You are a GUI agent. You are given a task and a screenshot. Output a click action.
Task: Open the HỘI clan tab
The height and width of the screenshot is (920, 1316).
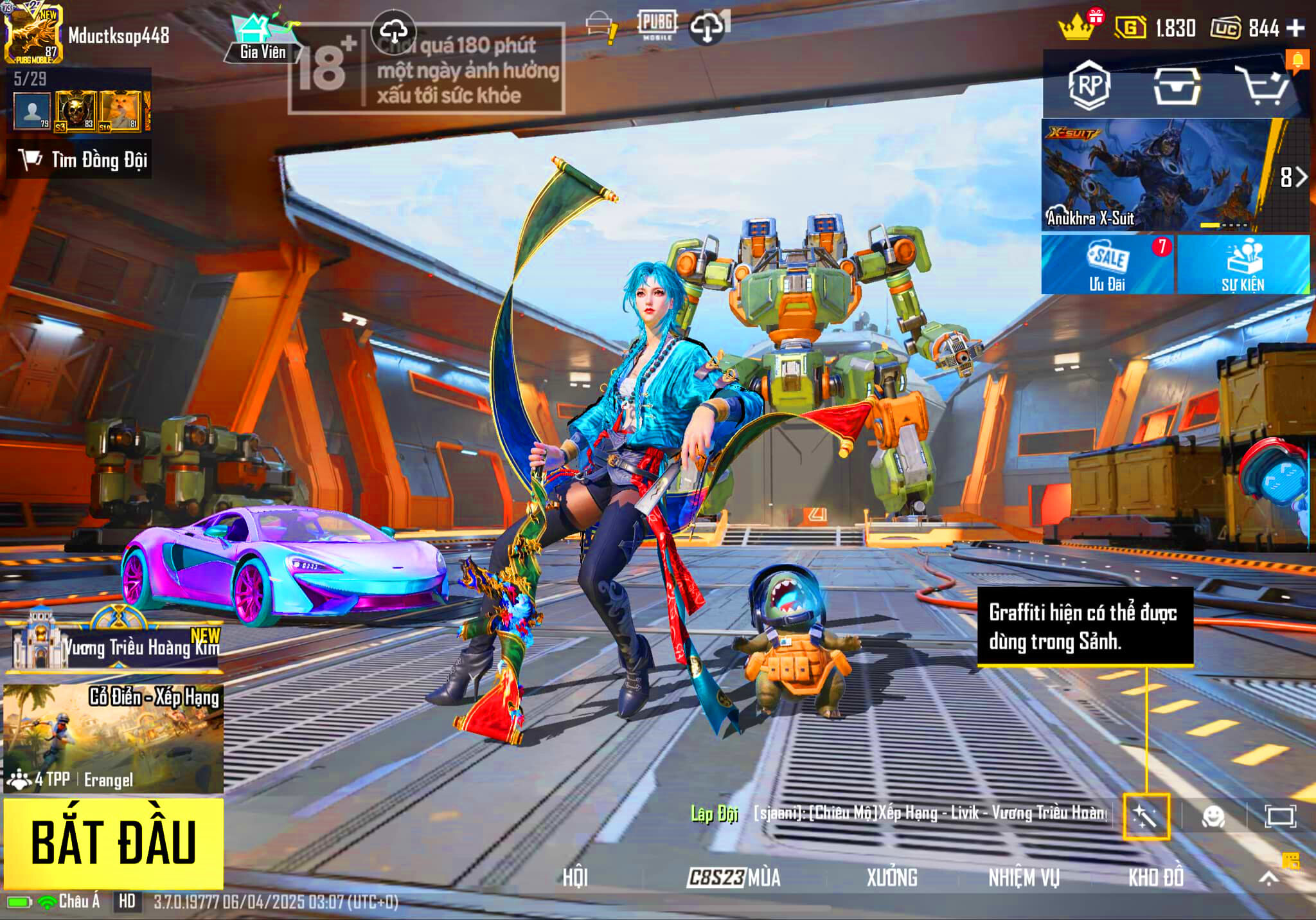click(575, 877)
